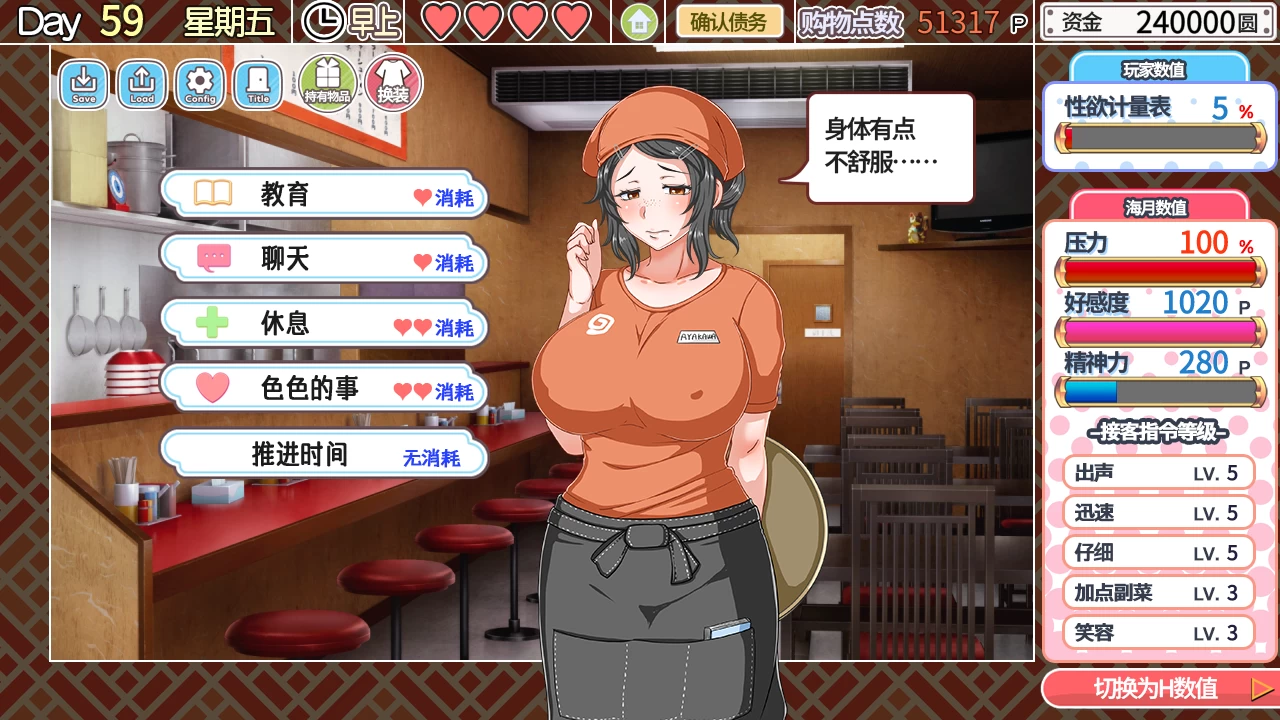The image size is (1280, 720).
Task: Choose the 休息 rest option
Action: pyautogui.click(x=324, y=324)
